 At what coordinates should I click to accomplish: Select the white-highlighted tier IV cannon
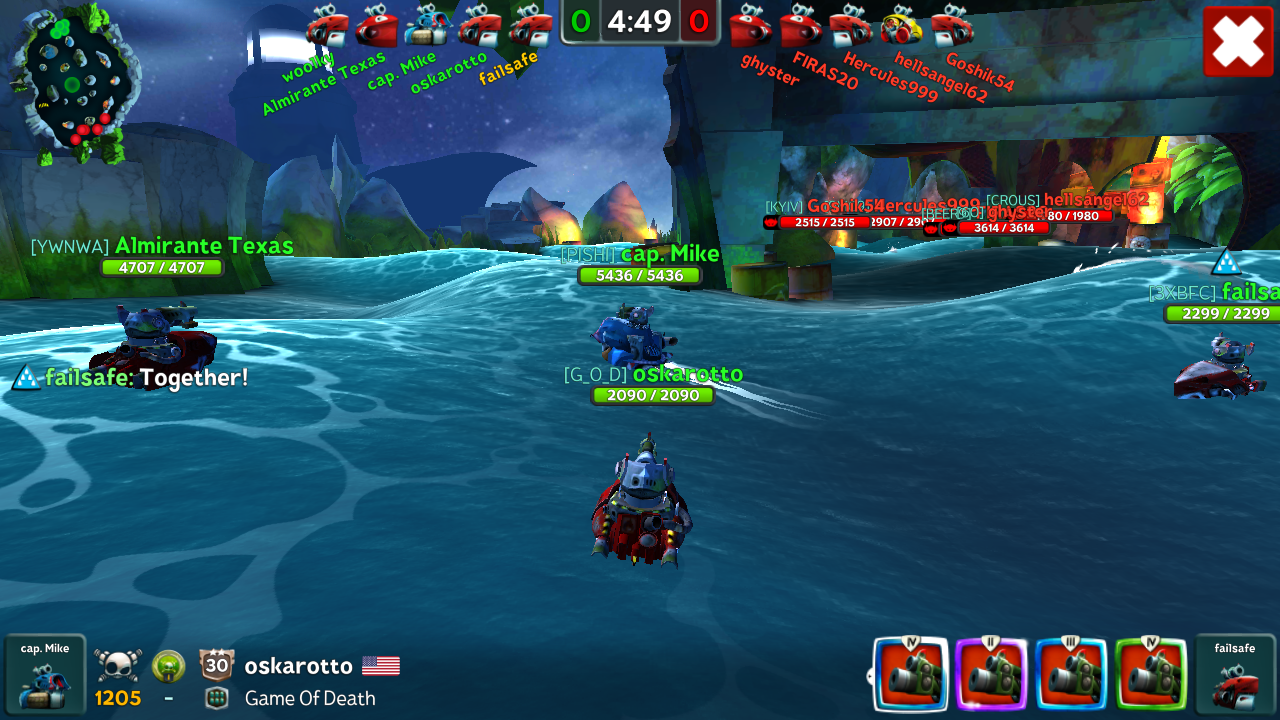910,674
